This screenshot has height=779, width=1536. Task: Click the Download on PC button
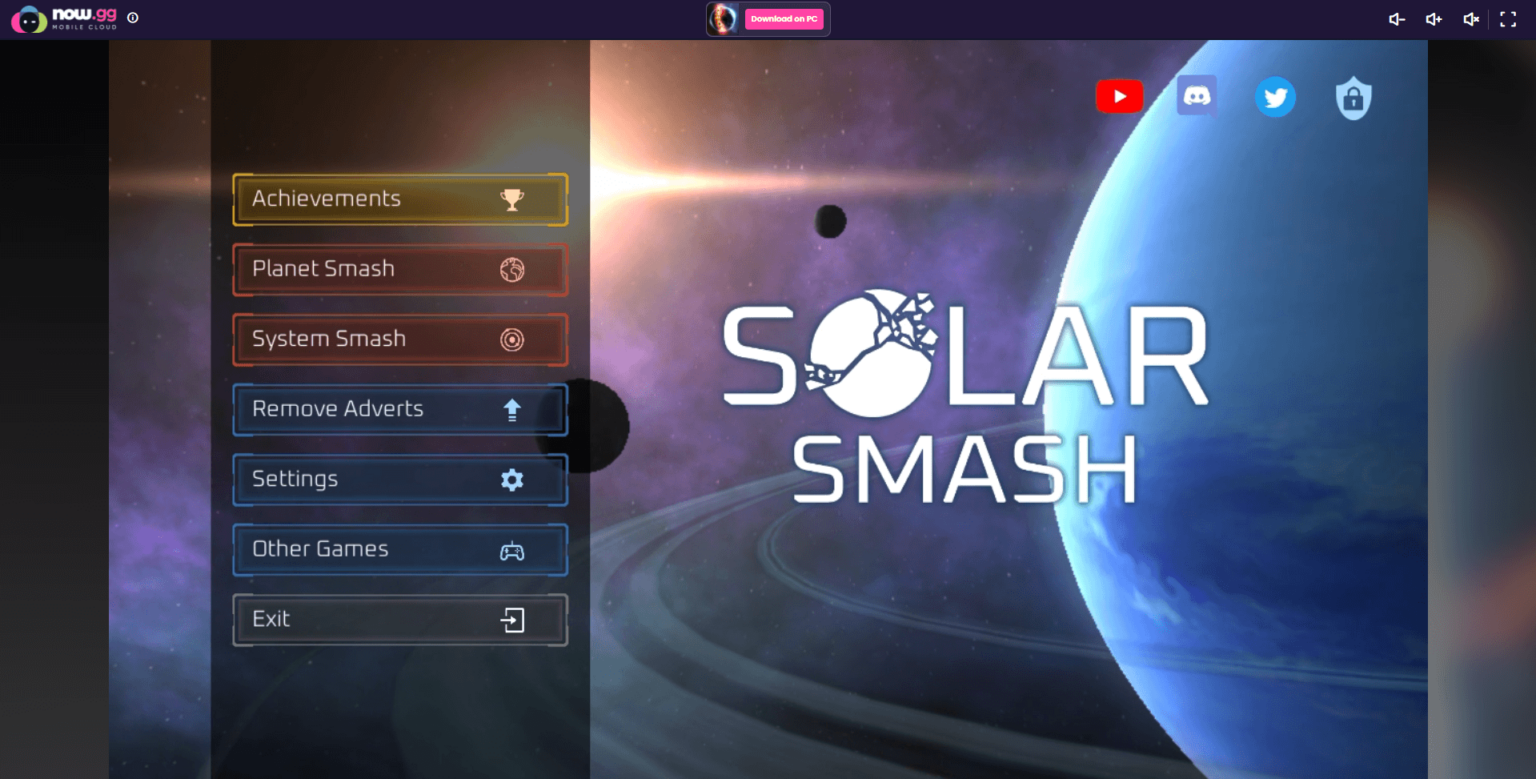tap(784, 18)
